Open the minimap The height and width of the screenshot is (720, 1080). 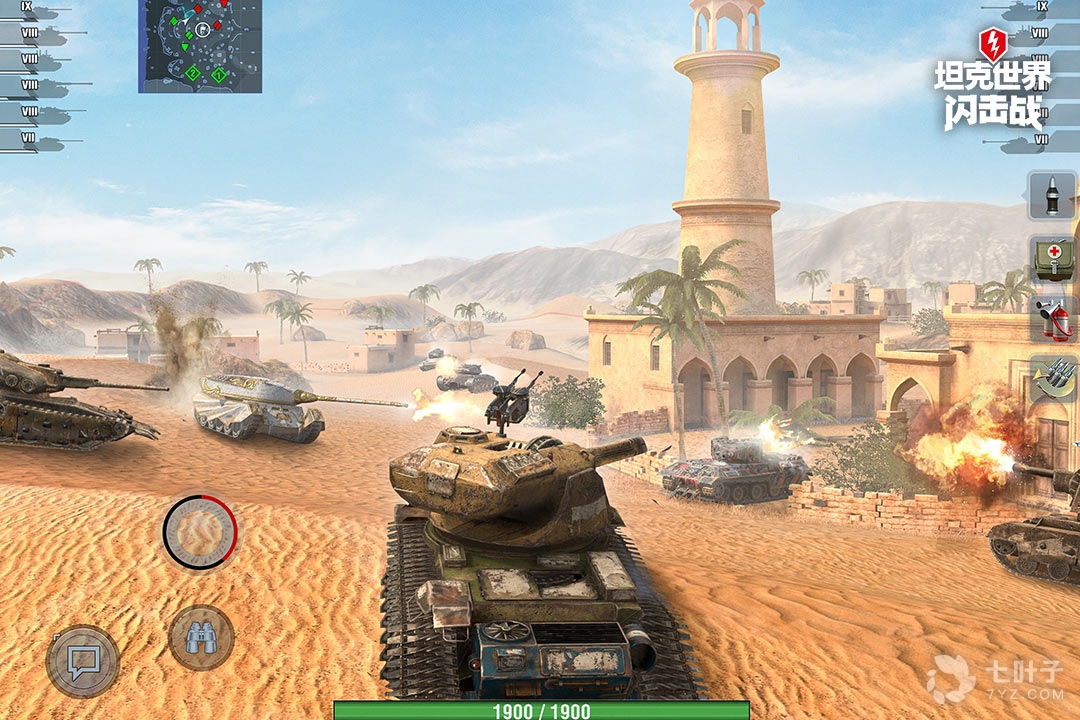point(200,46)
